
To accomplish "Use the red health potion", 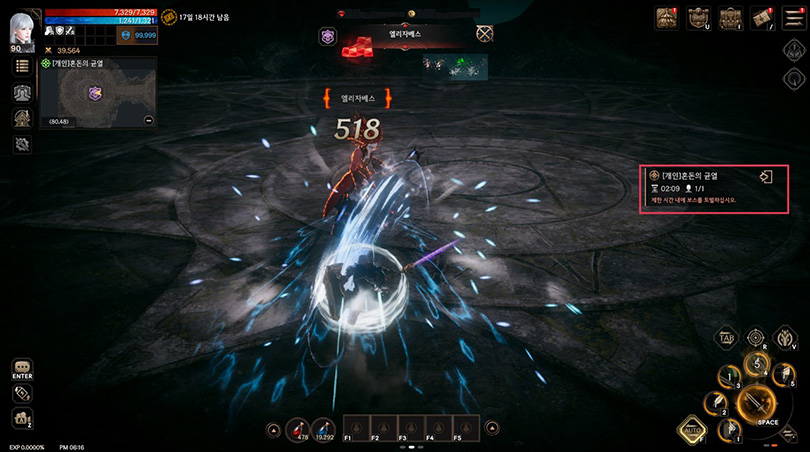I will click(297, 430).
